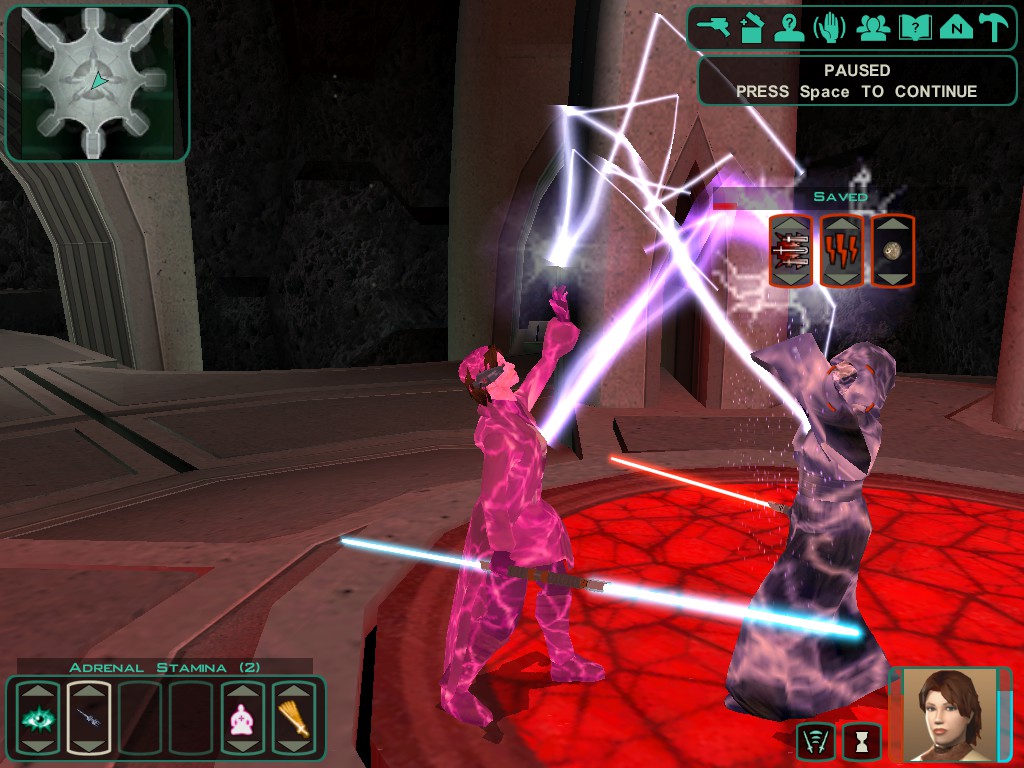Cast the red lightning Force power on the enemy
The width and height of the screenshot is (1024, 768).
click(841, 251)
